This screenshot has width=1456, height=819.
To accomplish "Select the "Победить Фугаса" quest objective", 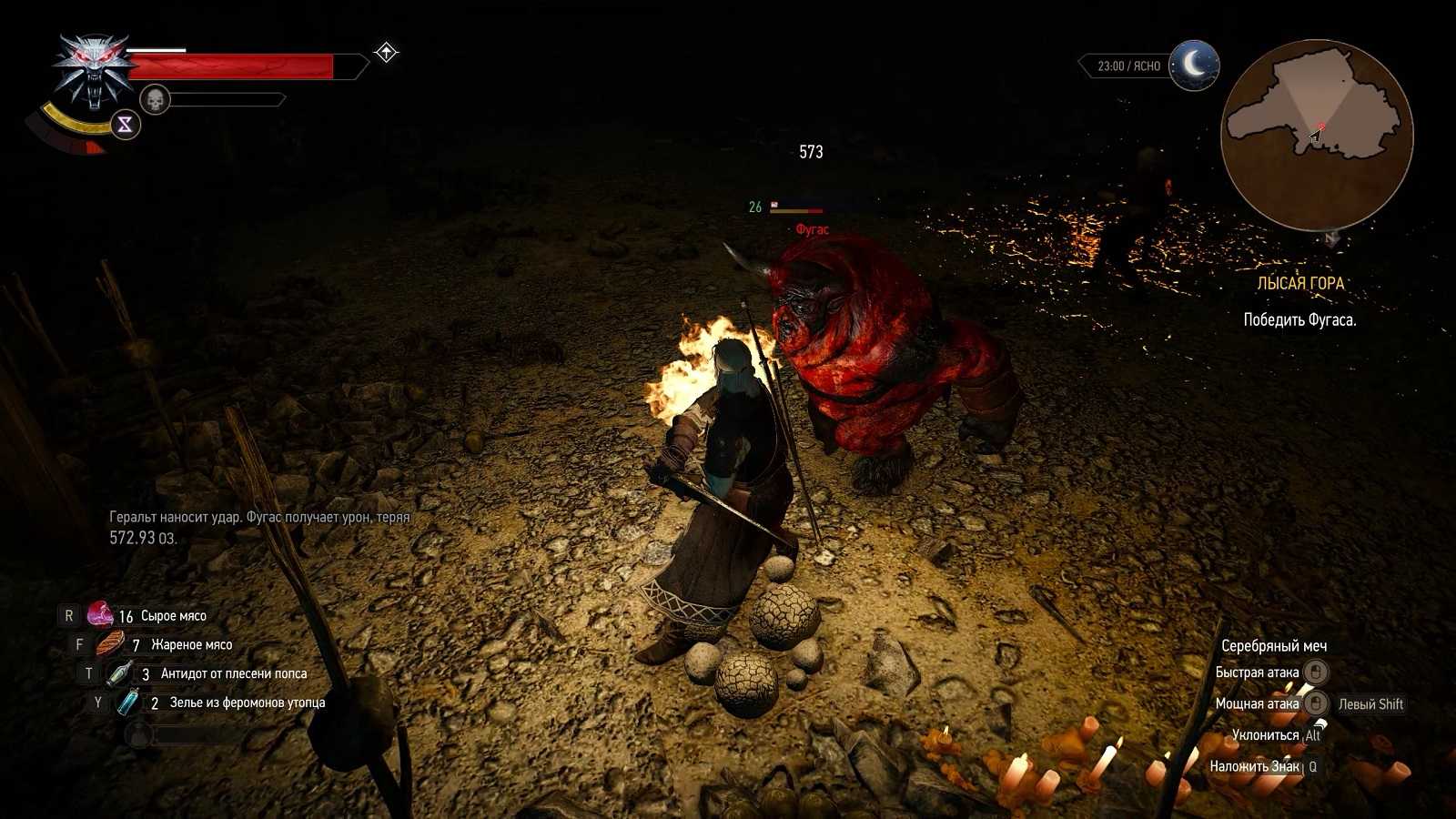I will point(1299,320).
